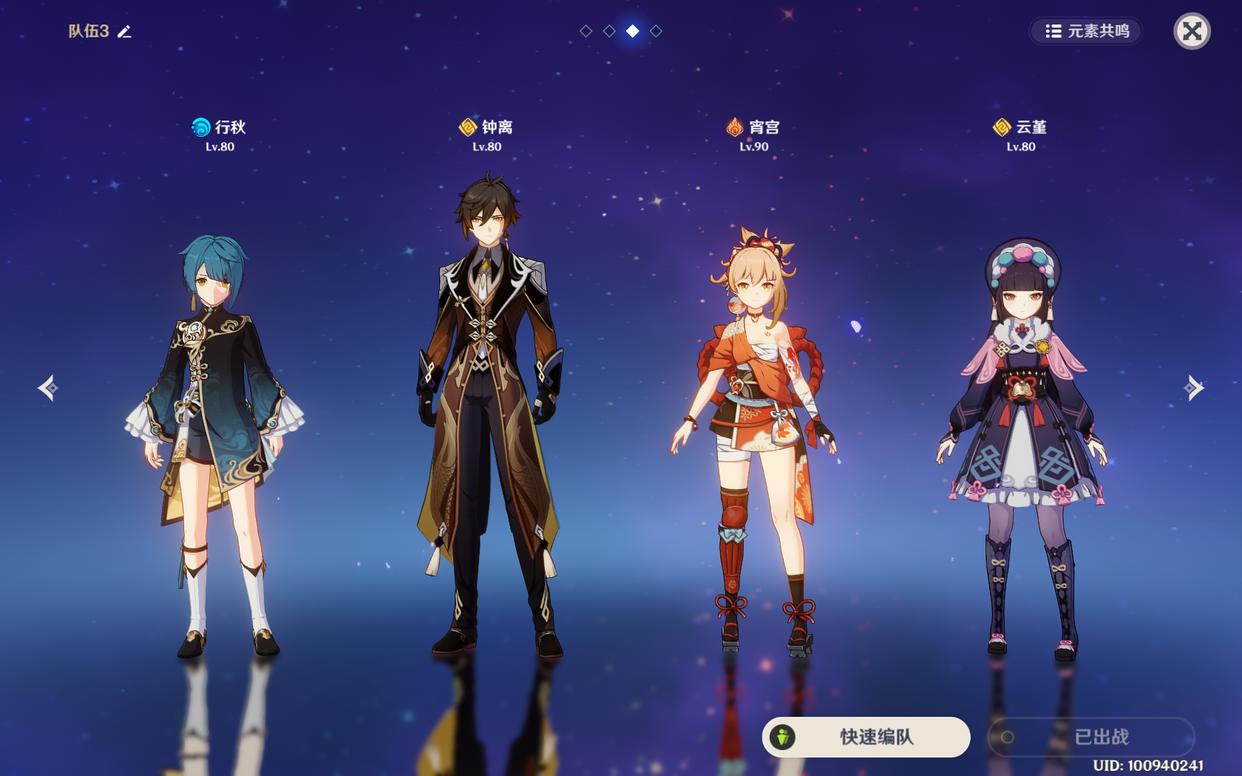Select the 宵宫 character slot
The image size is (1242, 776).
755,440
